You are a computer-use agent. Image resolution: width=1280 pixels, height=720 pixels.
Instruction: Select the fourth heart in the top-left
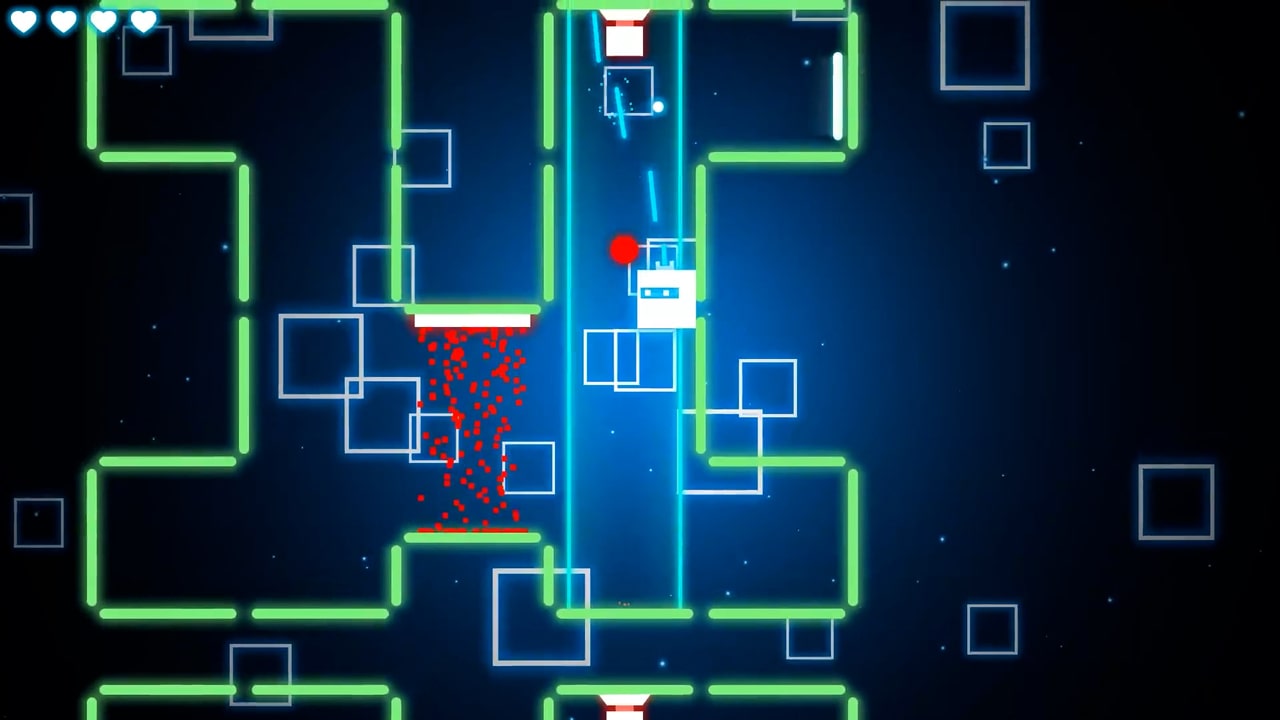click(143, 21)
